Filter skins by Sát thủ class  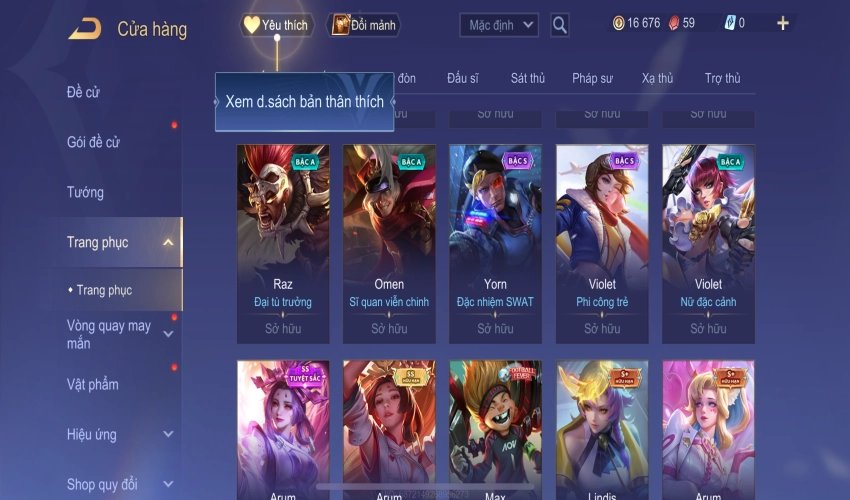click(527, 78)
